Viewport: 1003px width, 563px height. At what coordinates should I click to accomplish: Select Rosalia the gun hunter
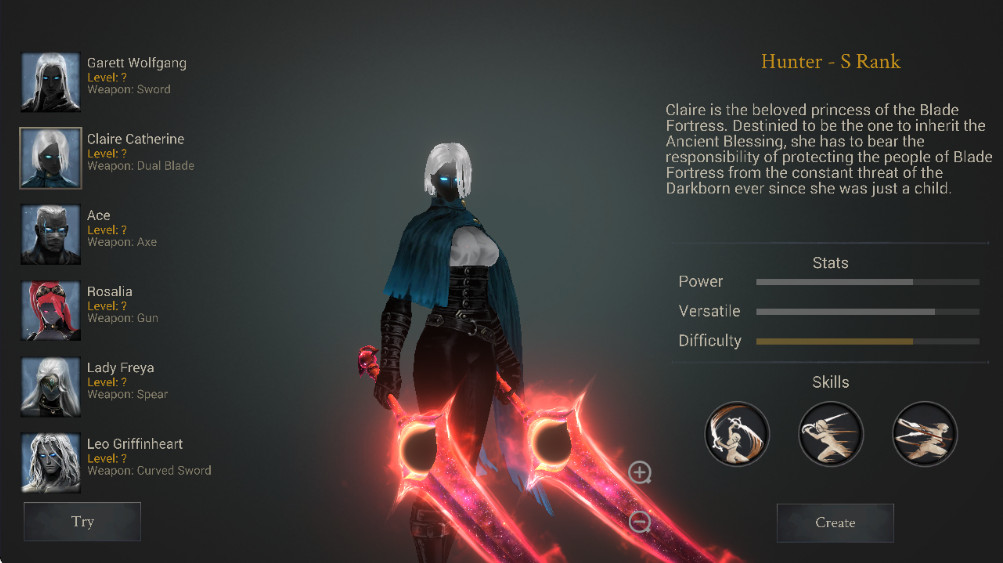[51, 310]
